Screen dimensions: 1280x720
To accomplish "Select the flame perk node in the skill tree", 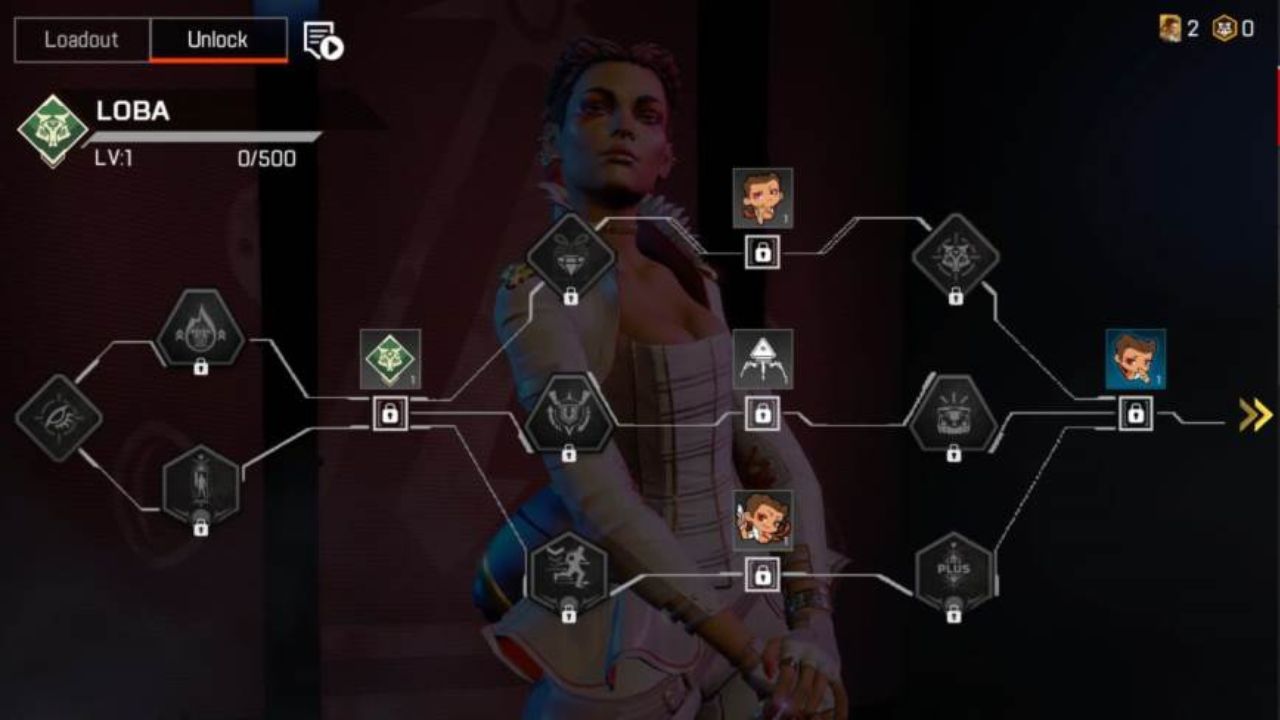I will pos(203,330).
